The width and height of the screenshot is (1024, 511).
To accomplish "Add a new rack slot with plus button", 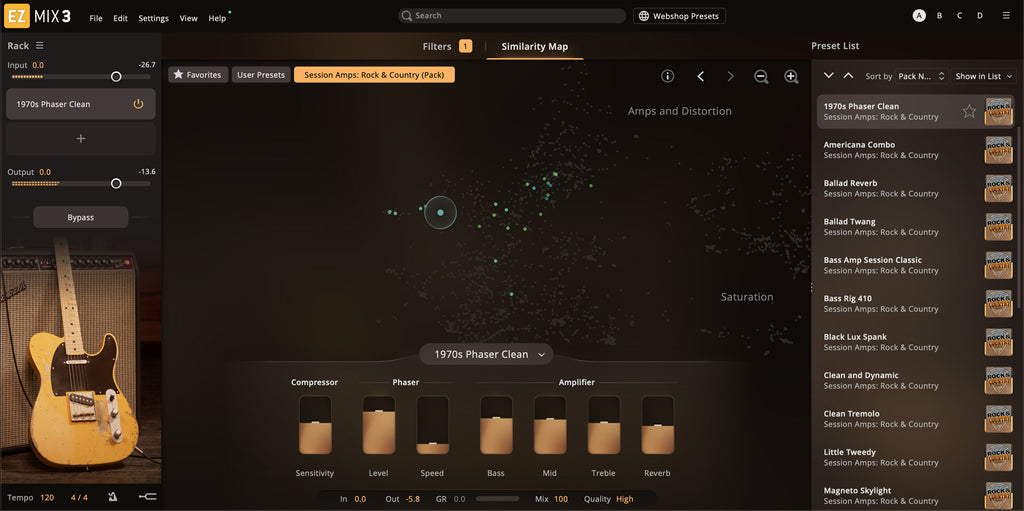I will pos(81,138).
